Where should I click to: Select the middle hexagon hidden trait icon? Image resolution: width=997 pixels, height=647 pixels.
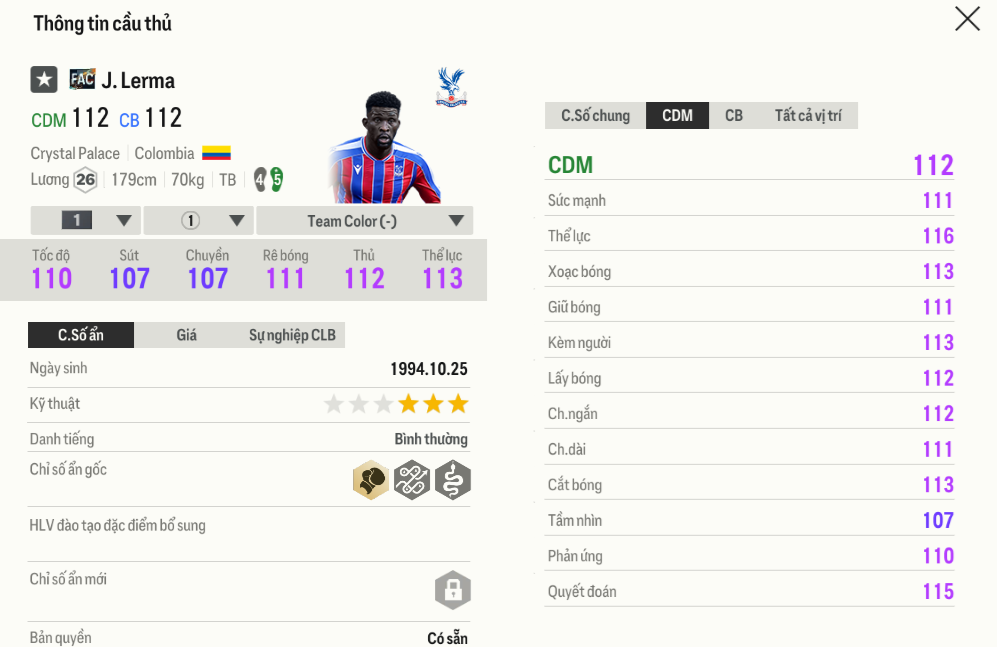point(412,481)
